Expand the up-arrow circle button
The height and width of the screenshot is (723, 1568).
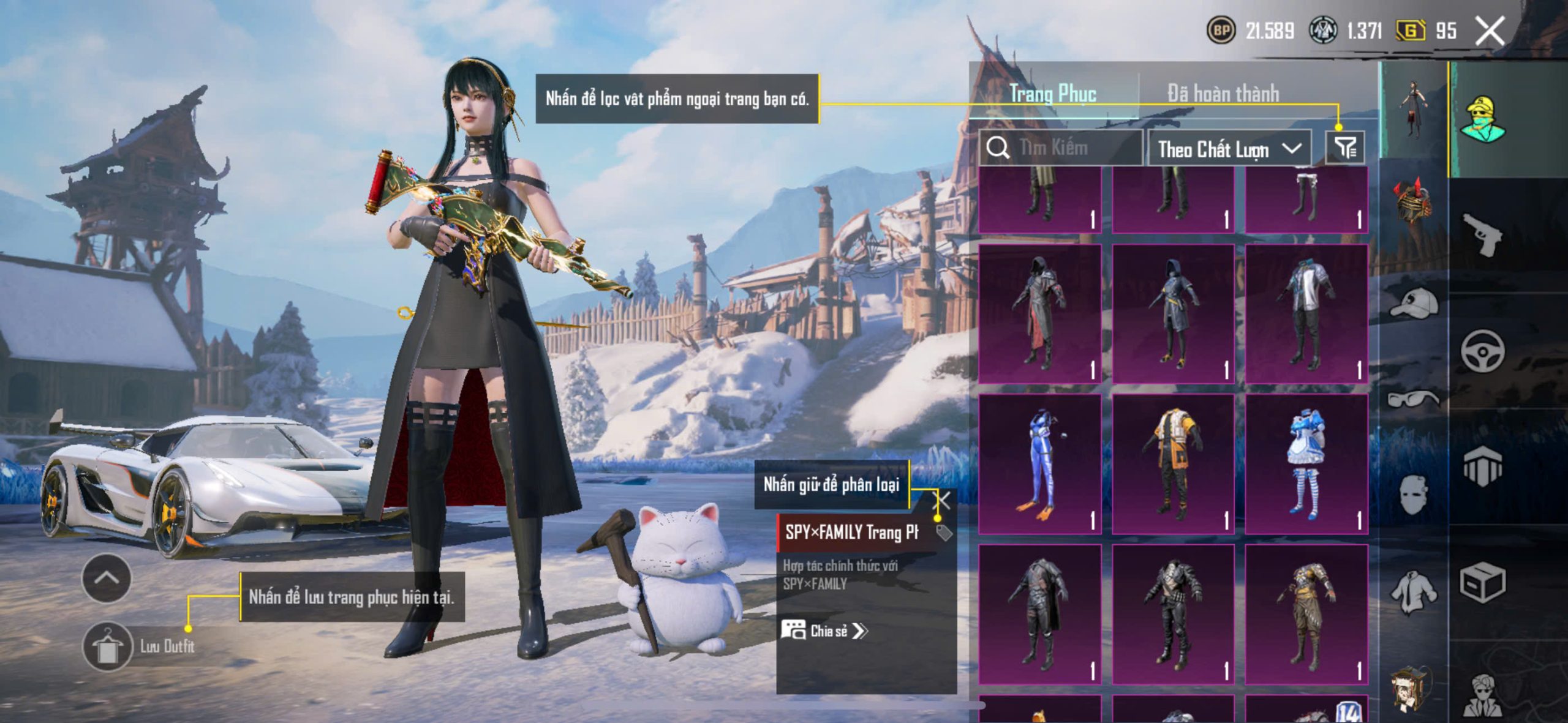coord(107,578)
